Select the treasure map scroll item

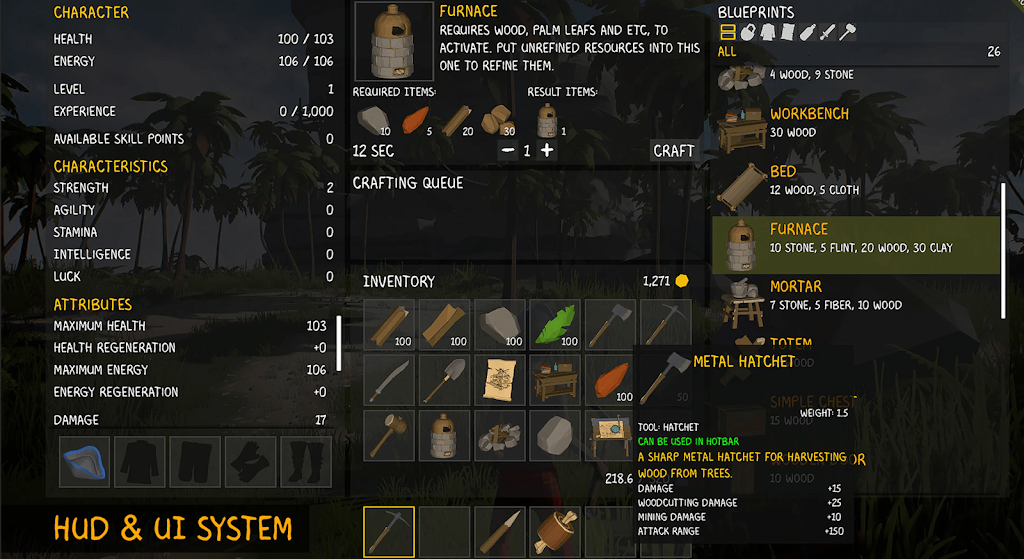[500, 380]
